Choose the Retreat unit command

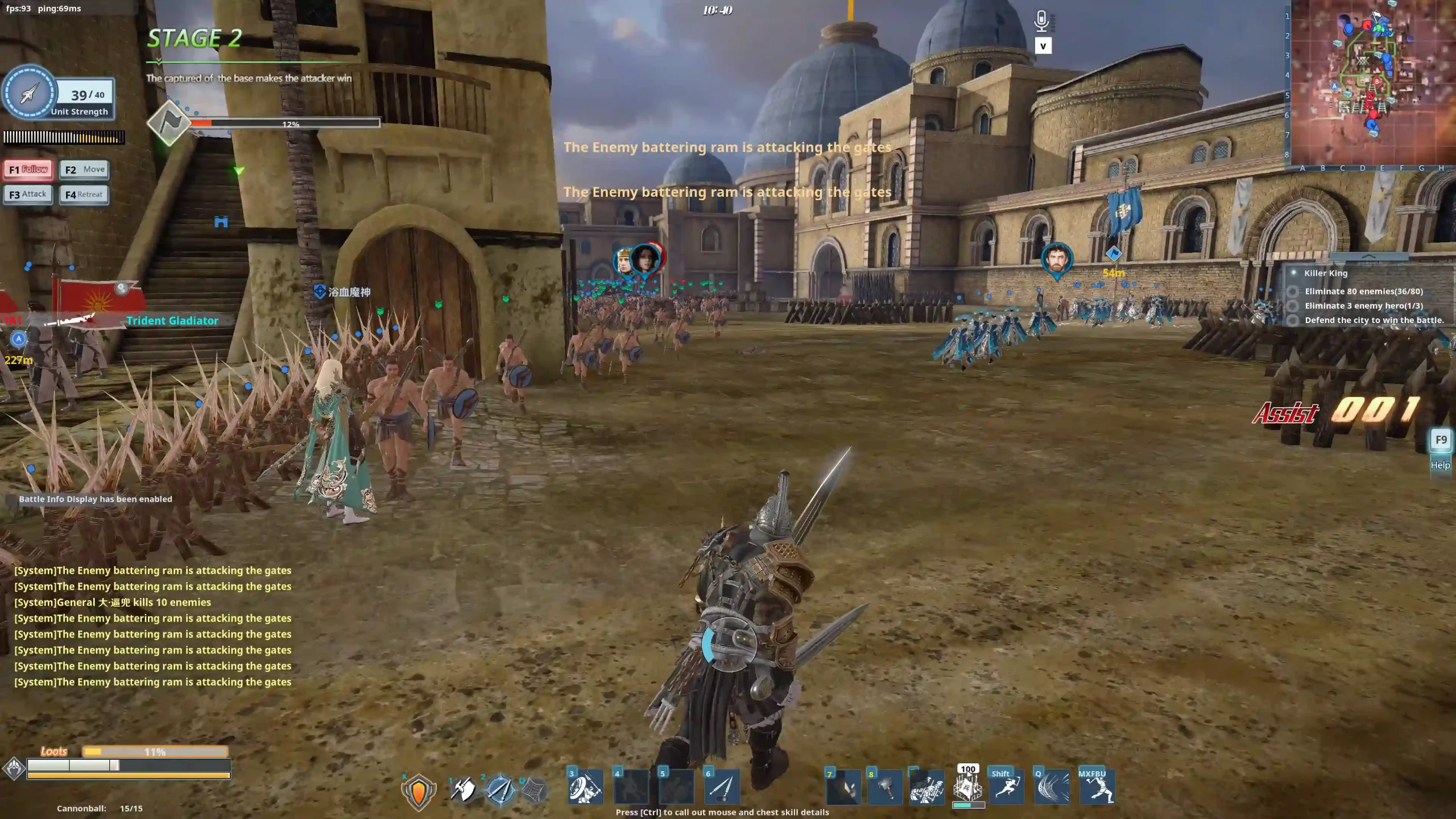tap(84, 195)
